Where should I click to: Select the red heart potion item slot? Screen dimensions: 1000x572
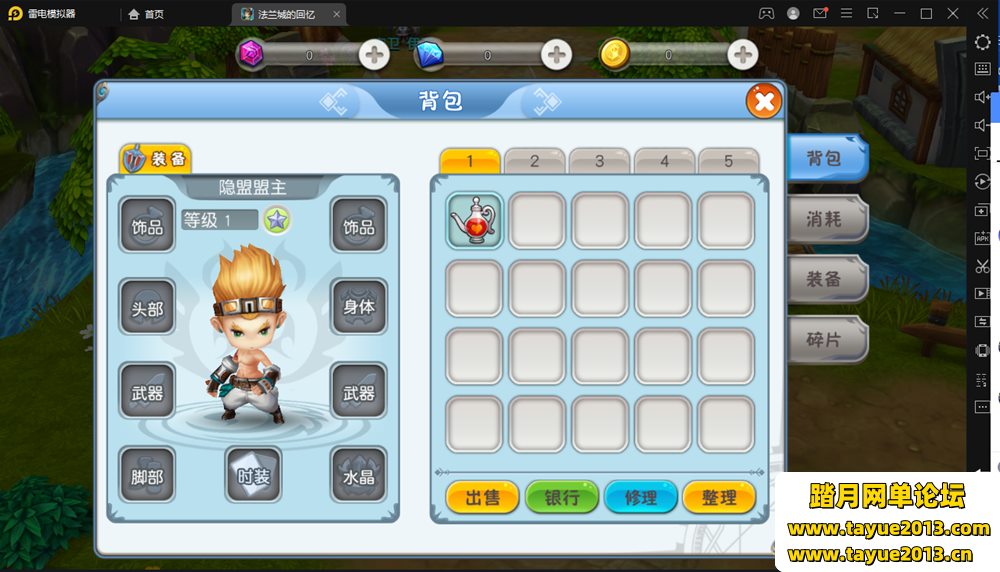(474, 220)
